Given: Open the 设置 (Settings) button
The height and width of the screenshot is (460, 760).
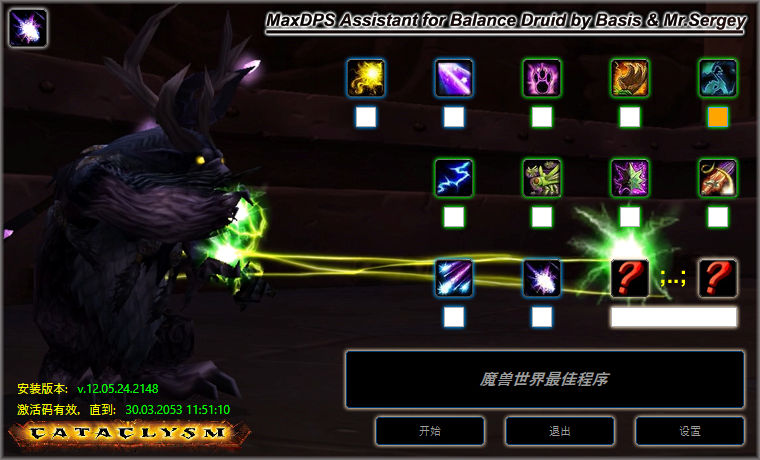Looking at the screenshot, I should click(689, 431).
